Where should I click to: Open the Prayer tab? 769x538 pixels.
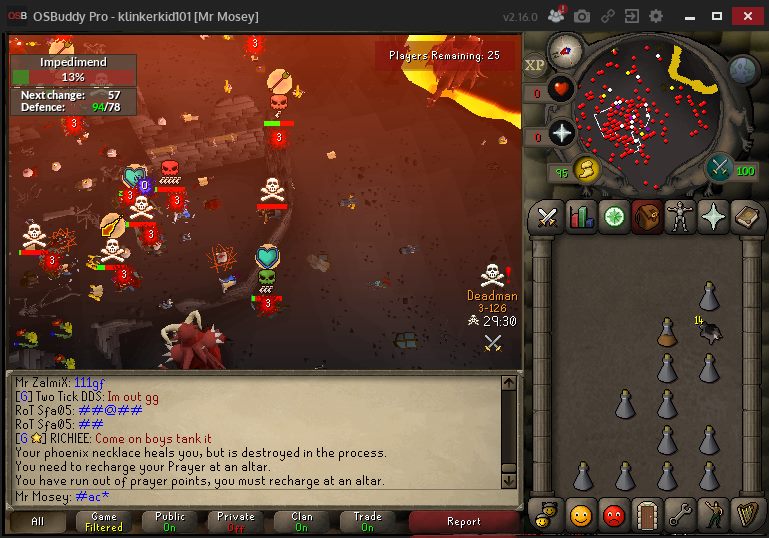(x=713, y=217)
